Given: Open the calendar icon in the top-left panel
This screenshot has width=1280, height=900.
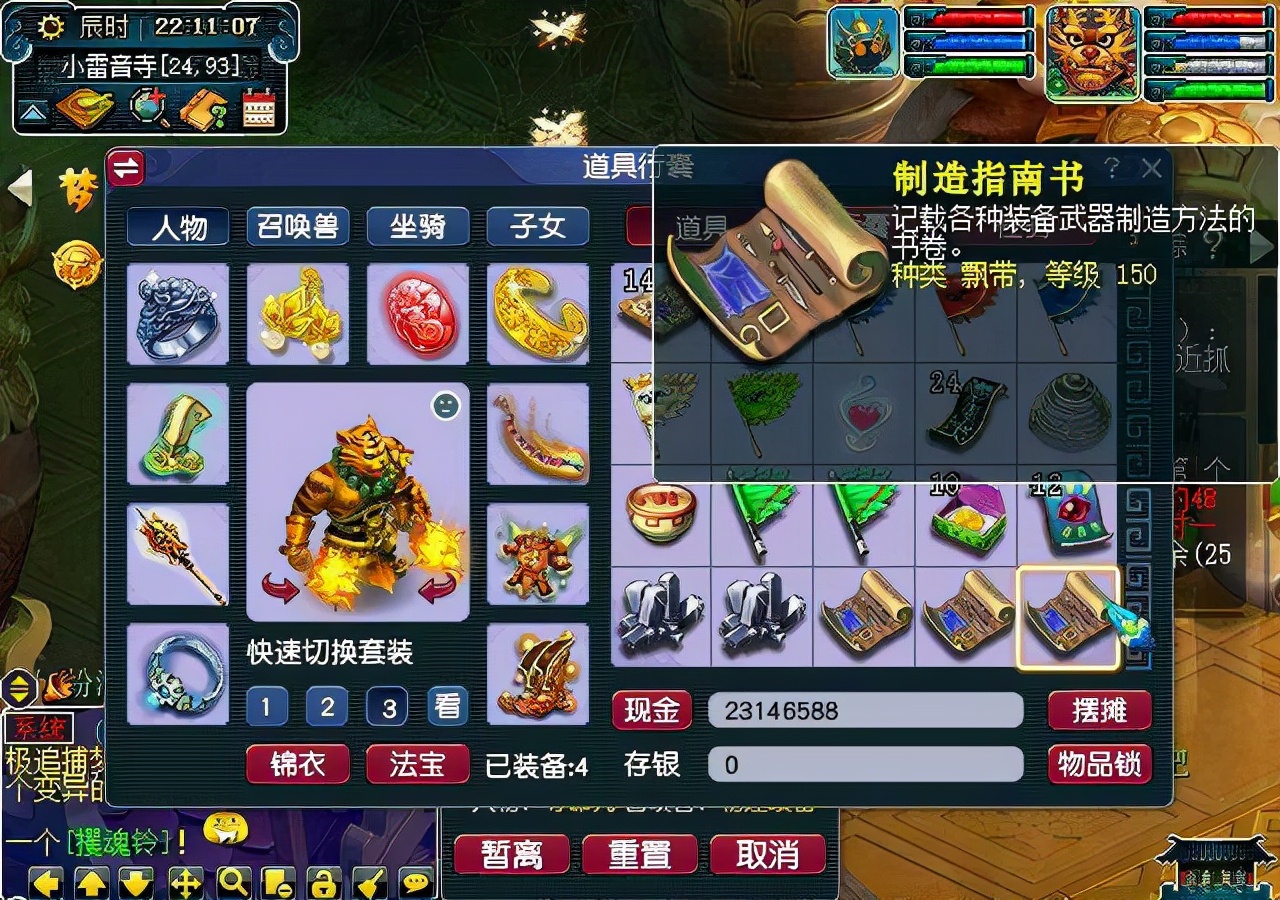Looking at the screenshot, I should pyautogui.click(x=259, y=105).
